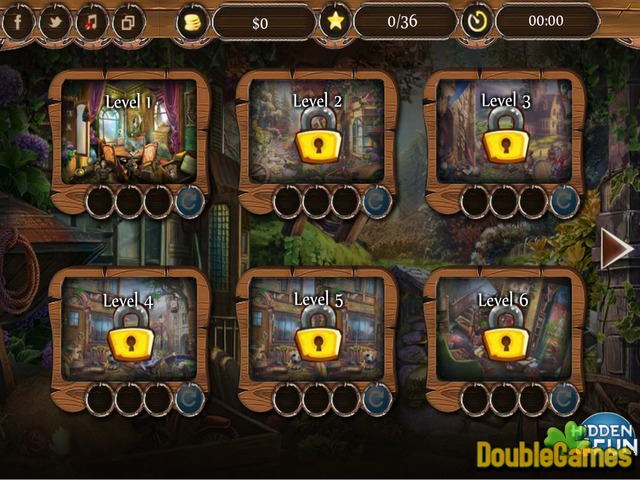Screen dimensions: 640x480
Task: Open the Twitter share button
Action: click(54, 21)
